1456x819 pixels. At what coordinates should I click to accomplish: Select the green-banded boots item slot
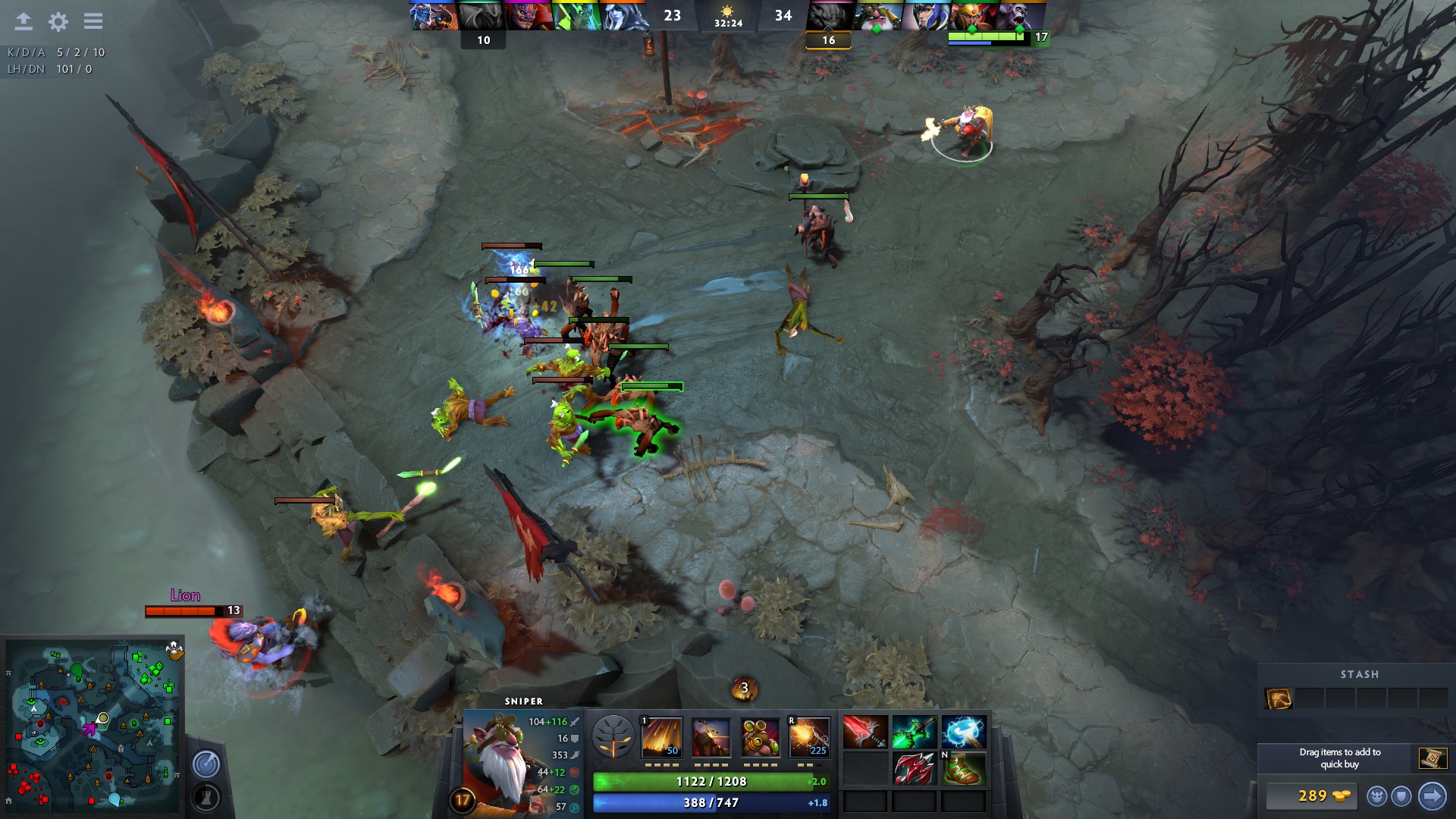[x=964, y=768]
